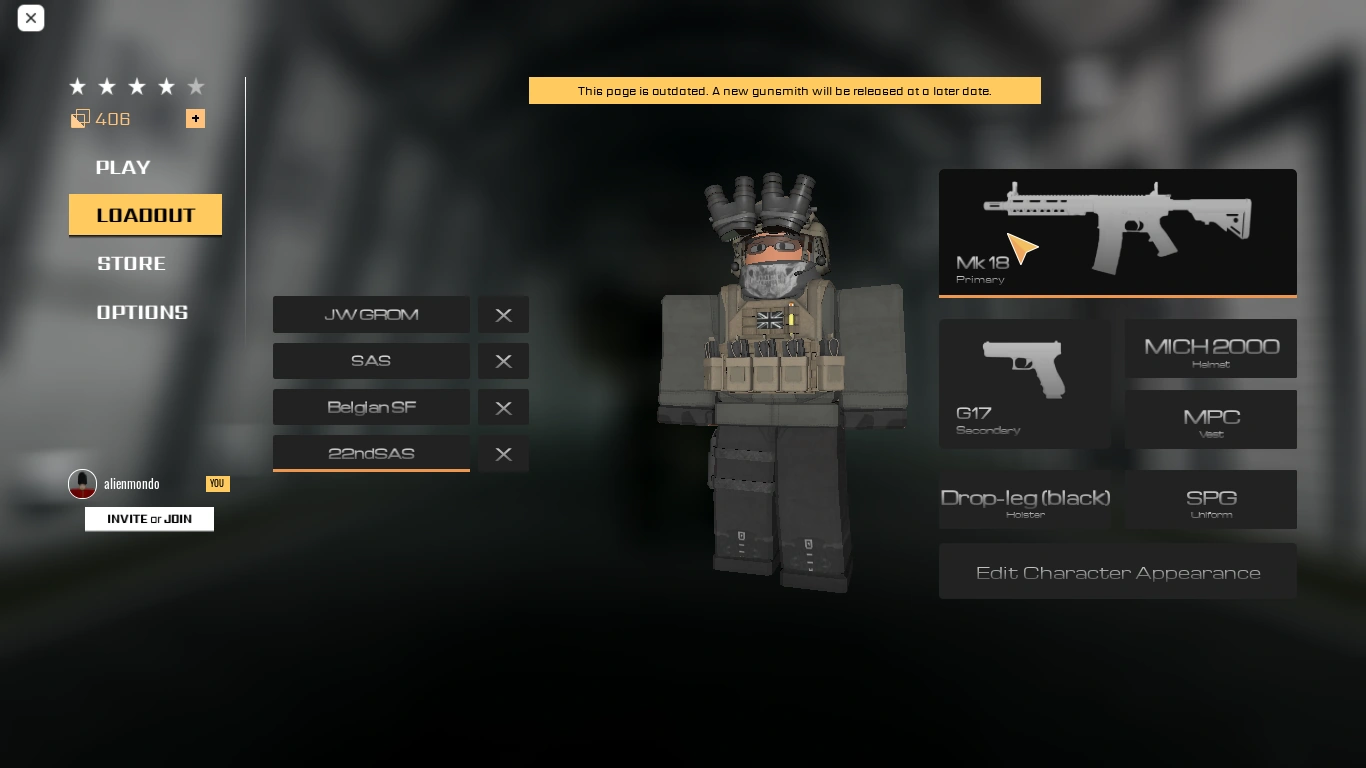Open the STORE tab
The width and height of the screenshot is (1366, 768).
pos(130,263)
